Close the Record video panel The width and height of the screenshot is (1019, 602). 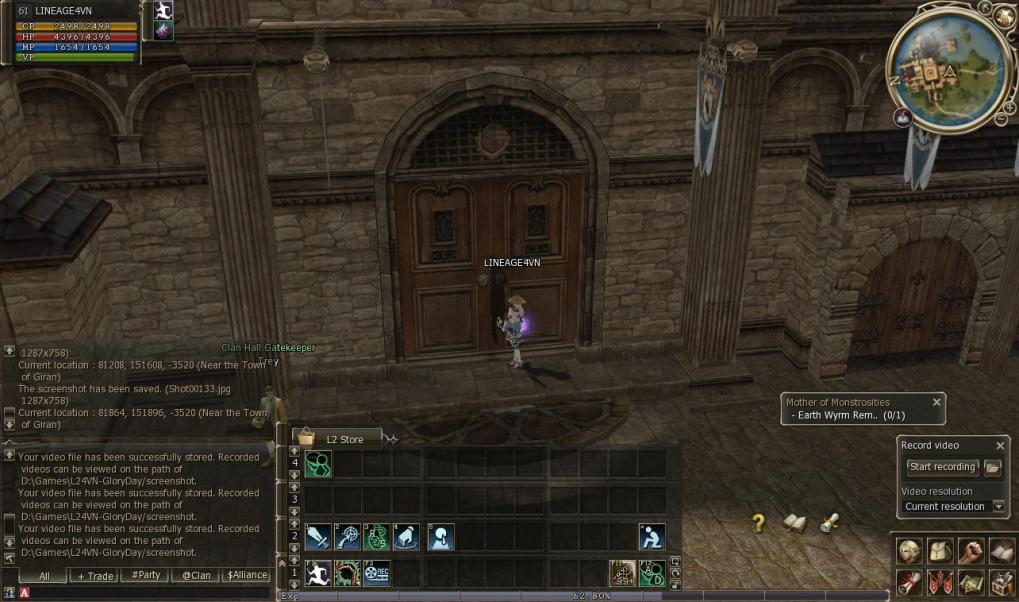[x=1000, y=446]
